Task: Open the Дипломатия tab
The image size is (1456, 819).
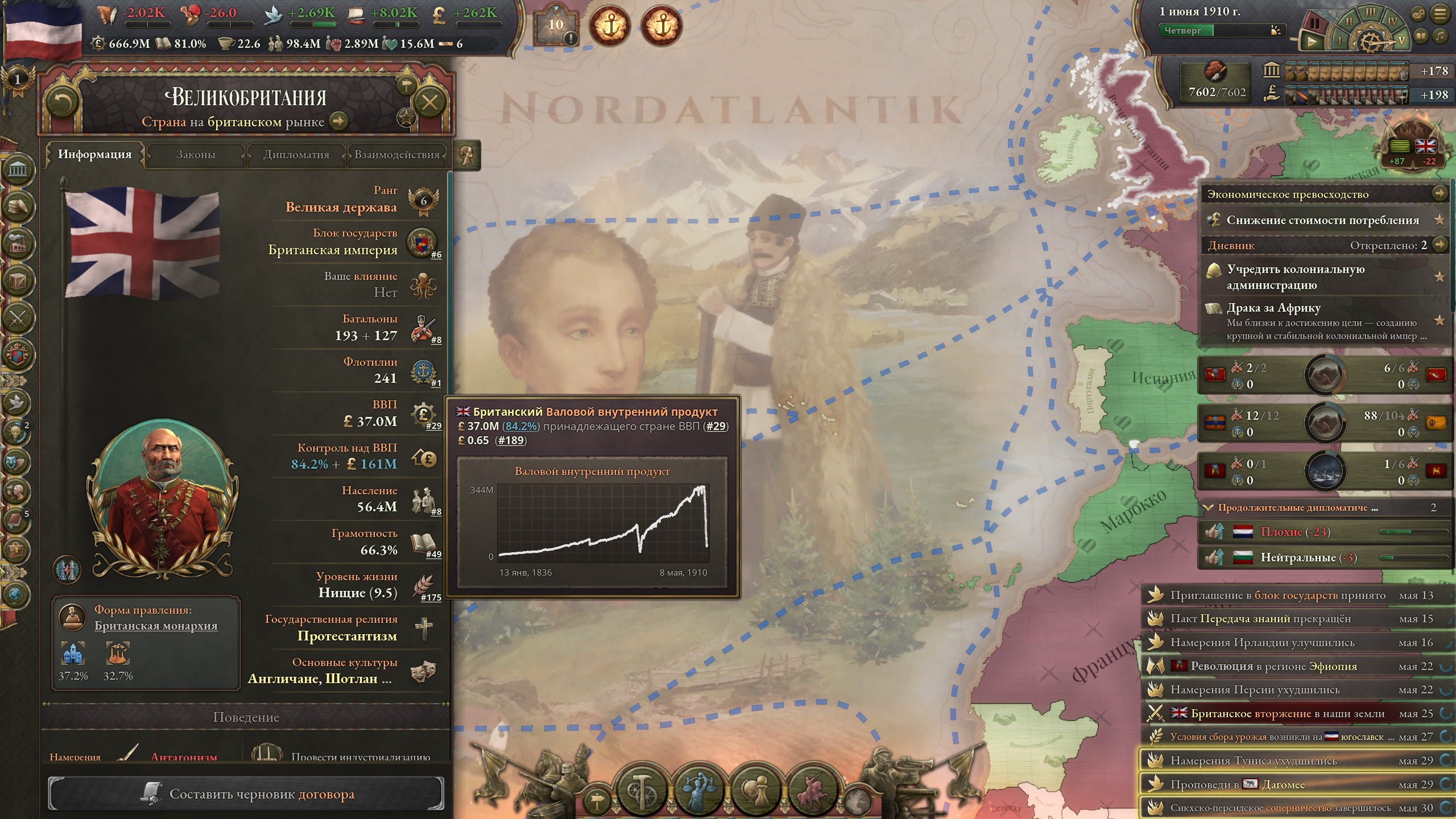Action: pyautogui.click(x=296, y=155)
